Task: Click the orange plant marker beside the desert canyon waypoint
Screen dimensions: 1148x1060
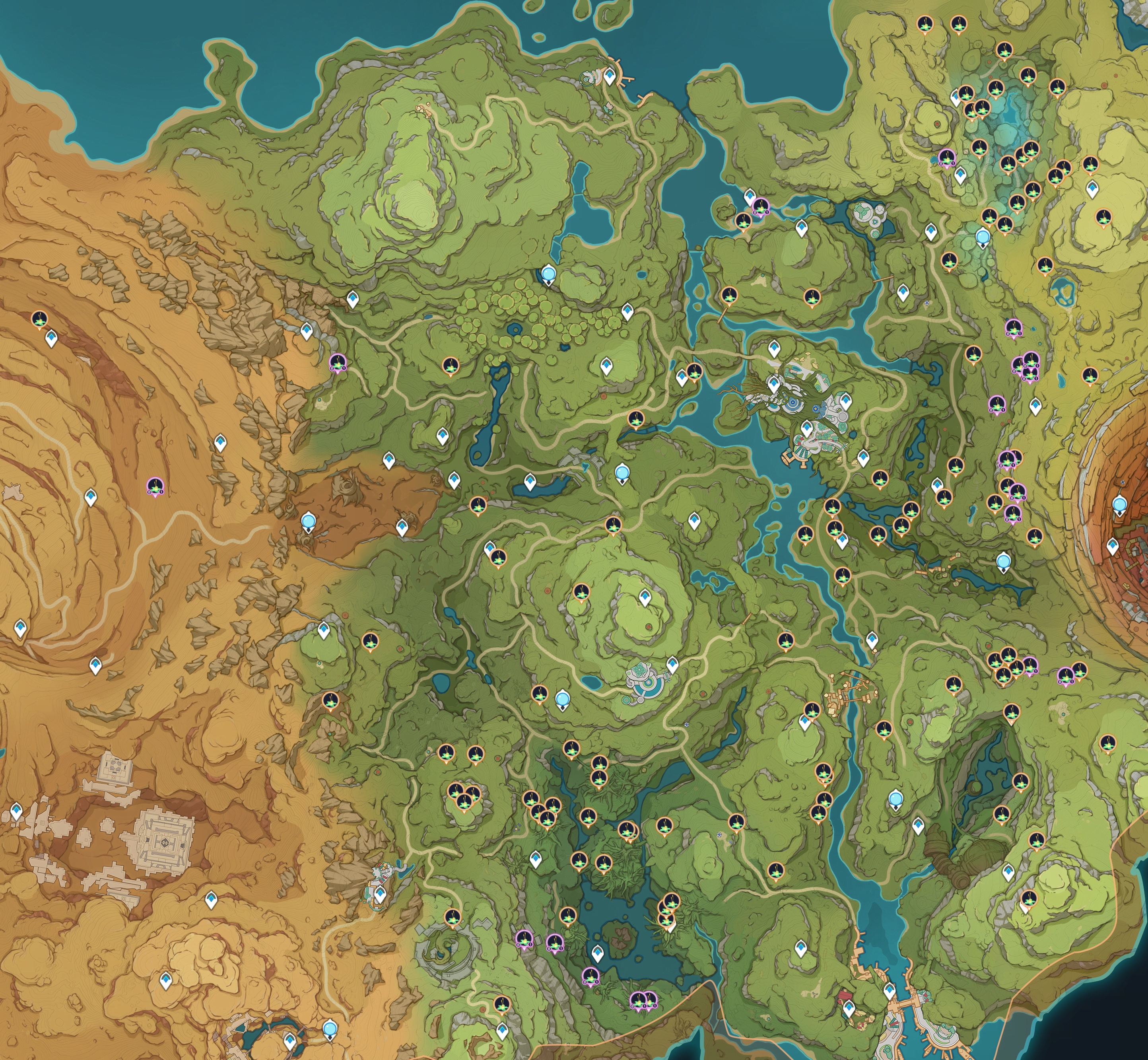Action: point(39,319)
